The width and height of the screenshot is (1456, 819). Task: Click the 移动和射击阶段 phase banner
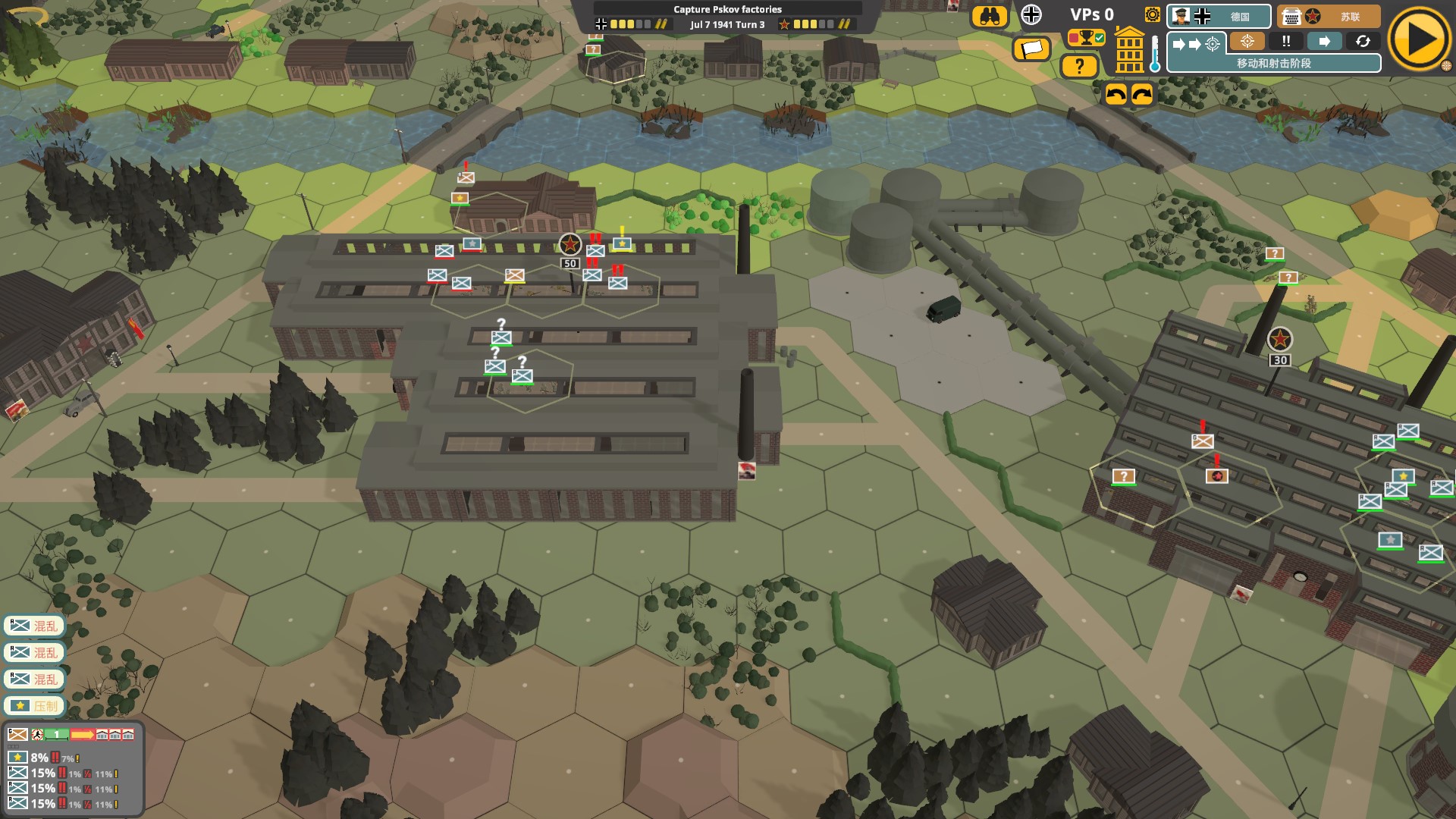1273,64
